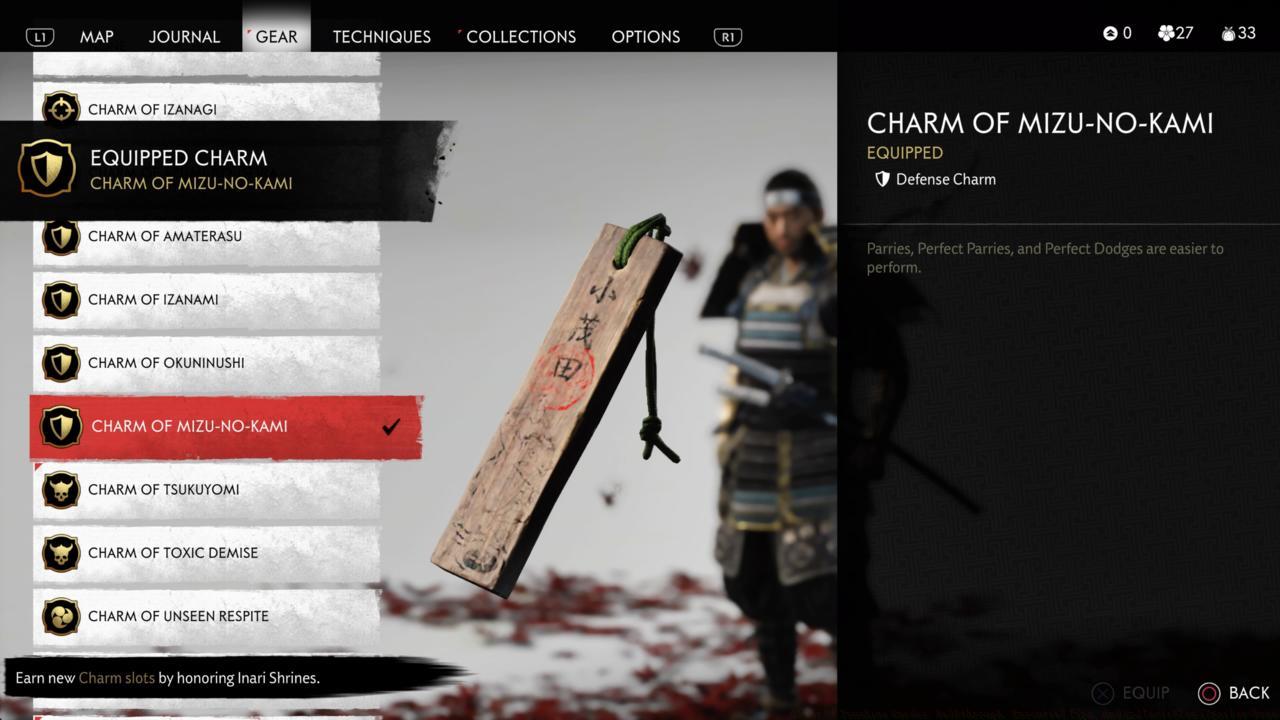Select the L1 shoulder button icon
The image size is (1280, 720).
pos(40,36)
